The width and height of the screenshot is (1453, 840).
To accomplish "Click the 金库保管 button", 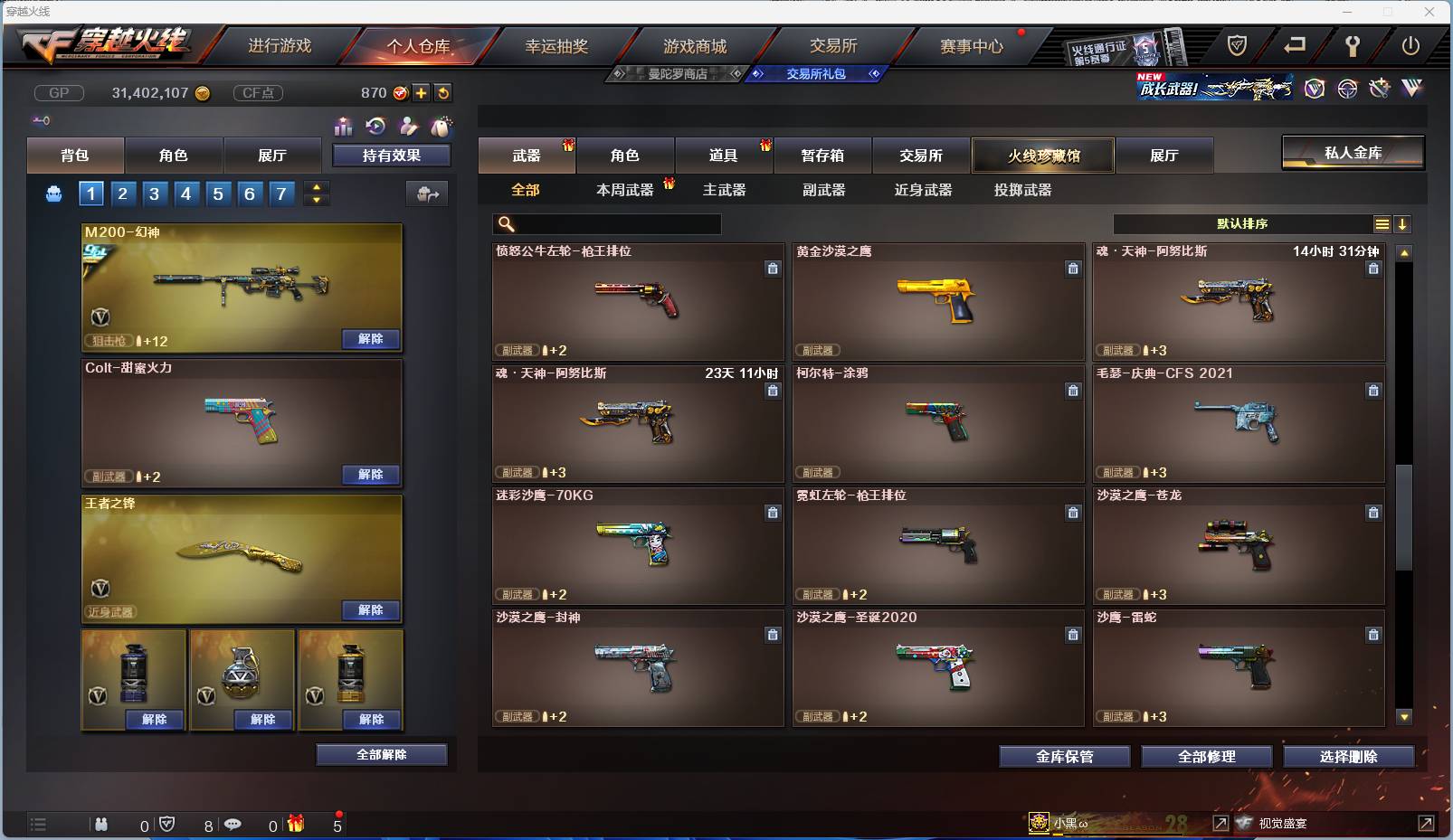I will [x=1063, y=757].
